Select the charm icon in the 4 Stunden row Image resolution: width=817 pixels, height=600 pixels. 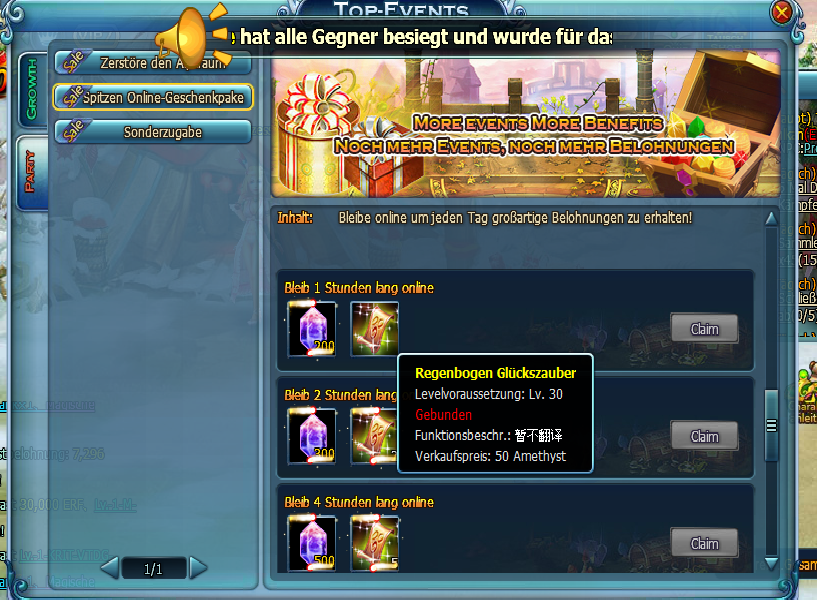coord(374,543)
